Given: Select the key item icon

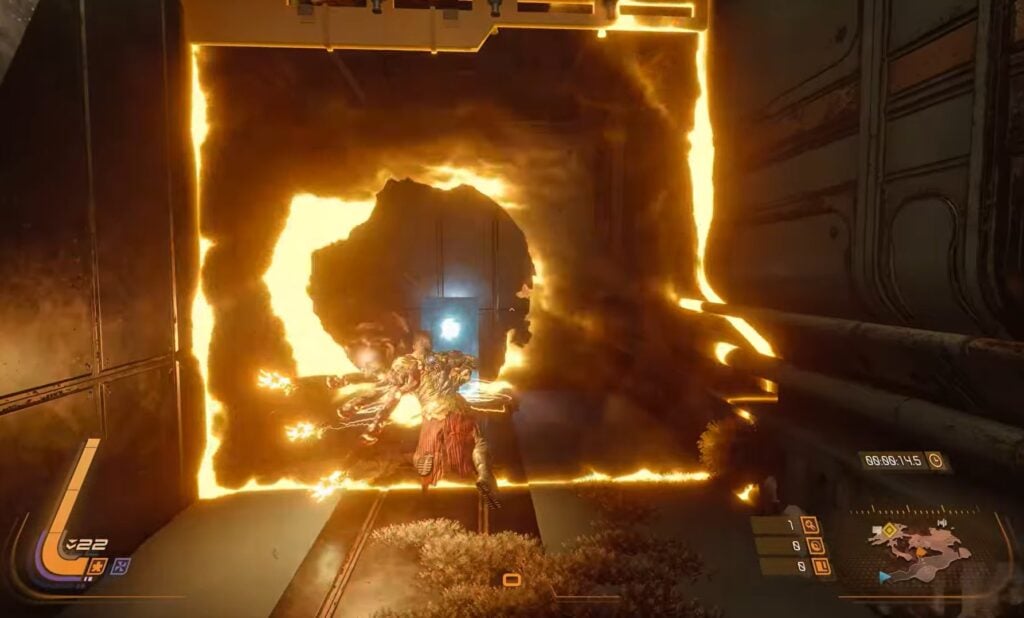Looking at the screenshot, I should click(809, 524).
